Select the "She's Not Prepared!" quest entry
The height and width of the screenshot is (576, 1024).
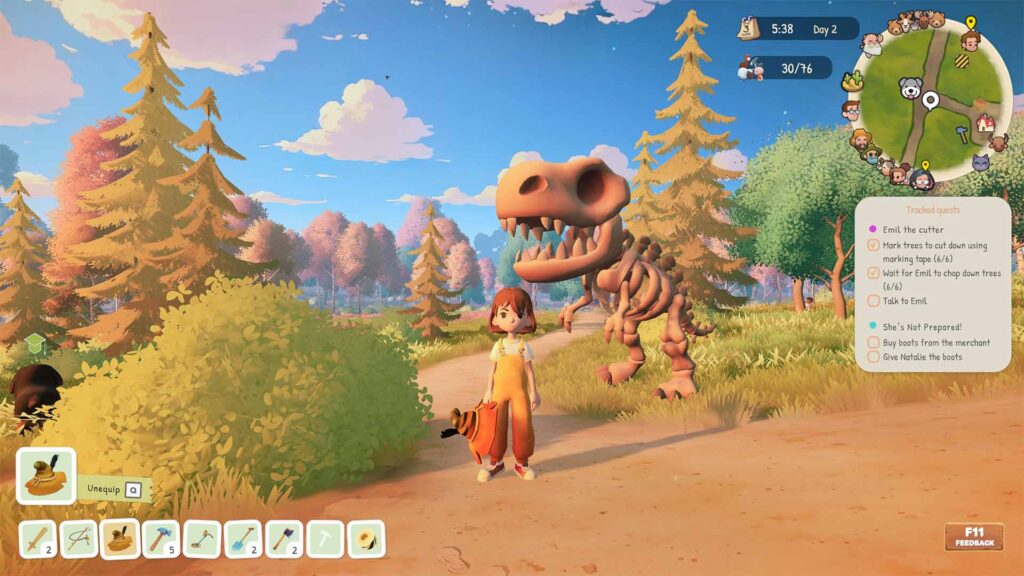pos(922,326)
